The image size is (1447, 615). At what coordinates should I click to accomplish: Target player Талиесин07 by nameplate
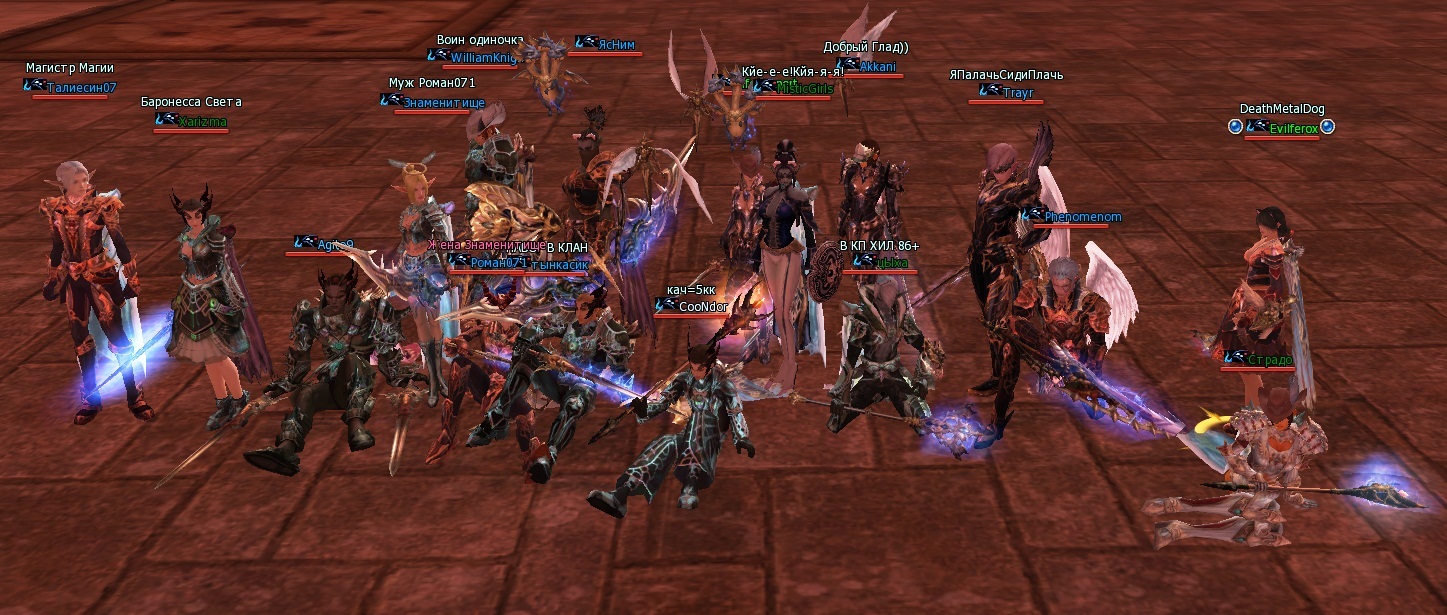pyautogui.click(x=81, y=87)
